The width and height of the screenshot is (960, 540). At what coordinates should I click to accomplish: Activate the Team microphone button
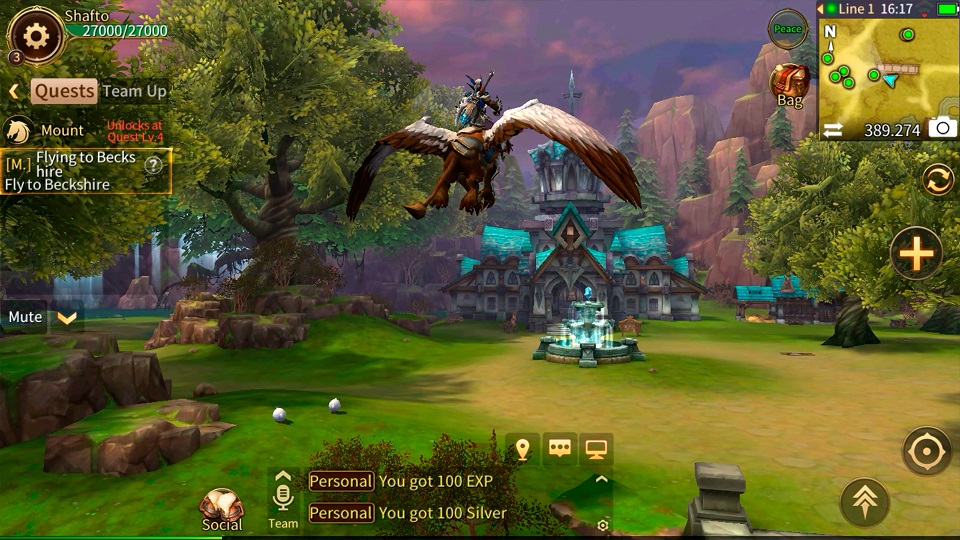283,498
